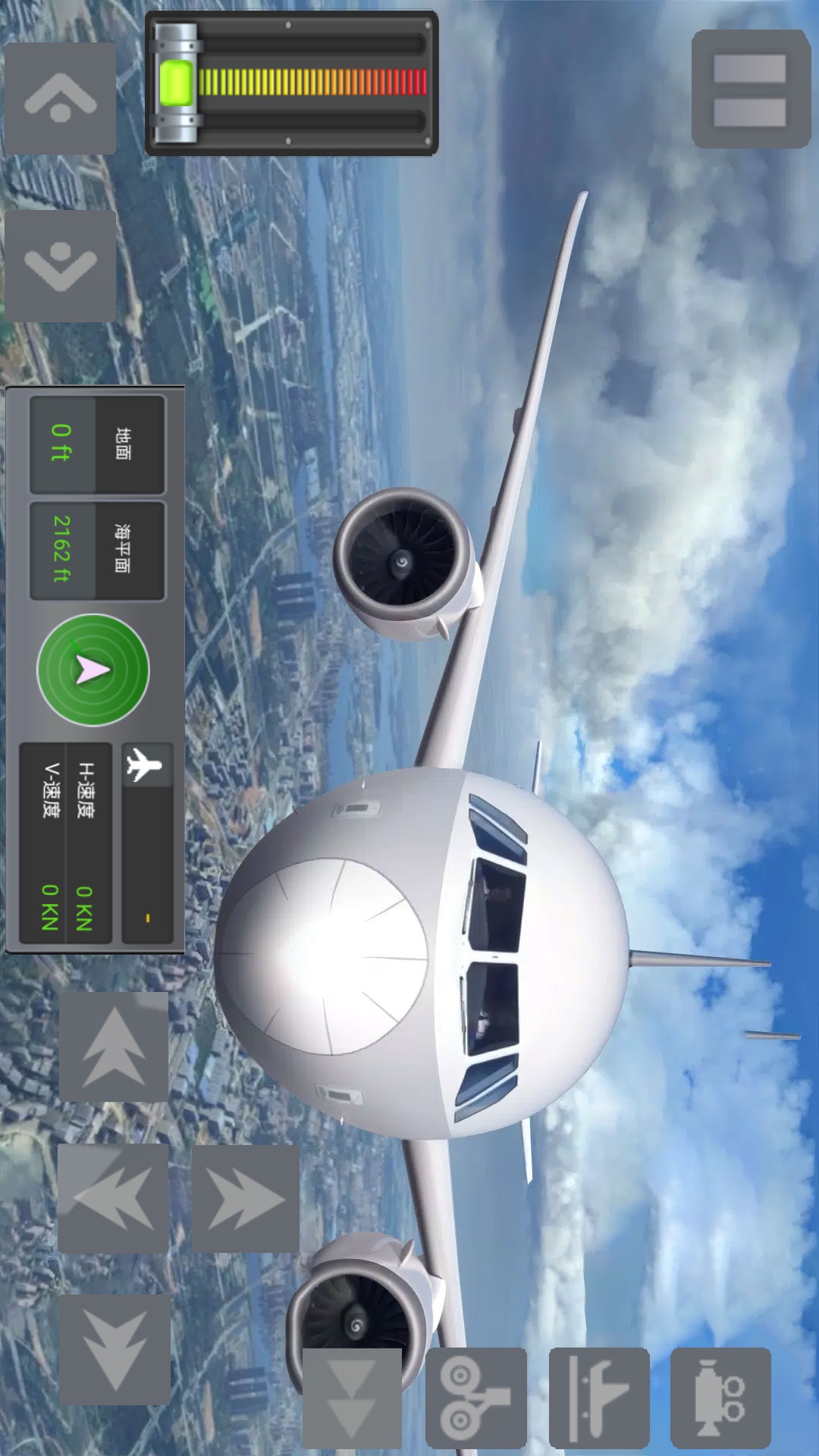Select the double-arrow button pointing left
This screenshot has width=819, height=1456.
click(x=113, y=1198)
